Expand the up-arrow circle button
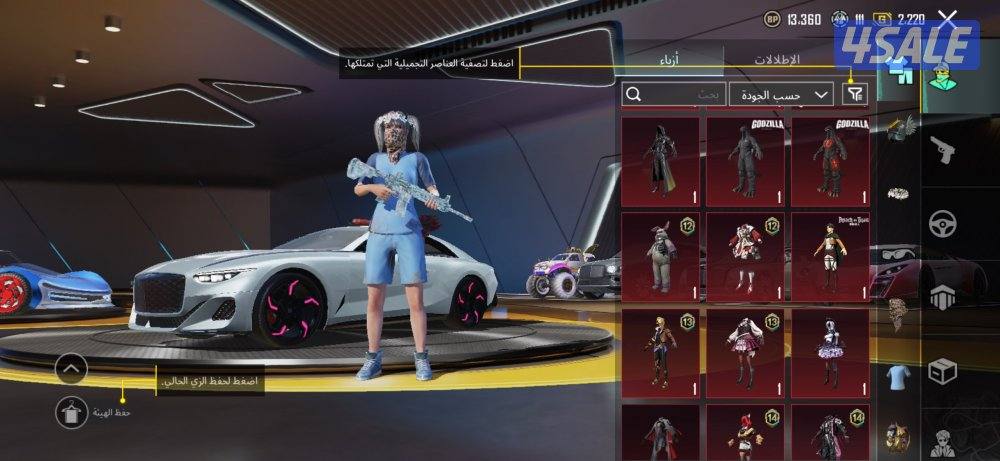This screenshot has height=461, width=1000. coord(71,369)
